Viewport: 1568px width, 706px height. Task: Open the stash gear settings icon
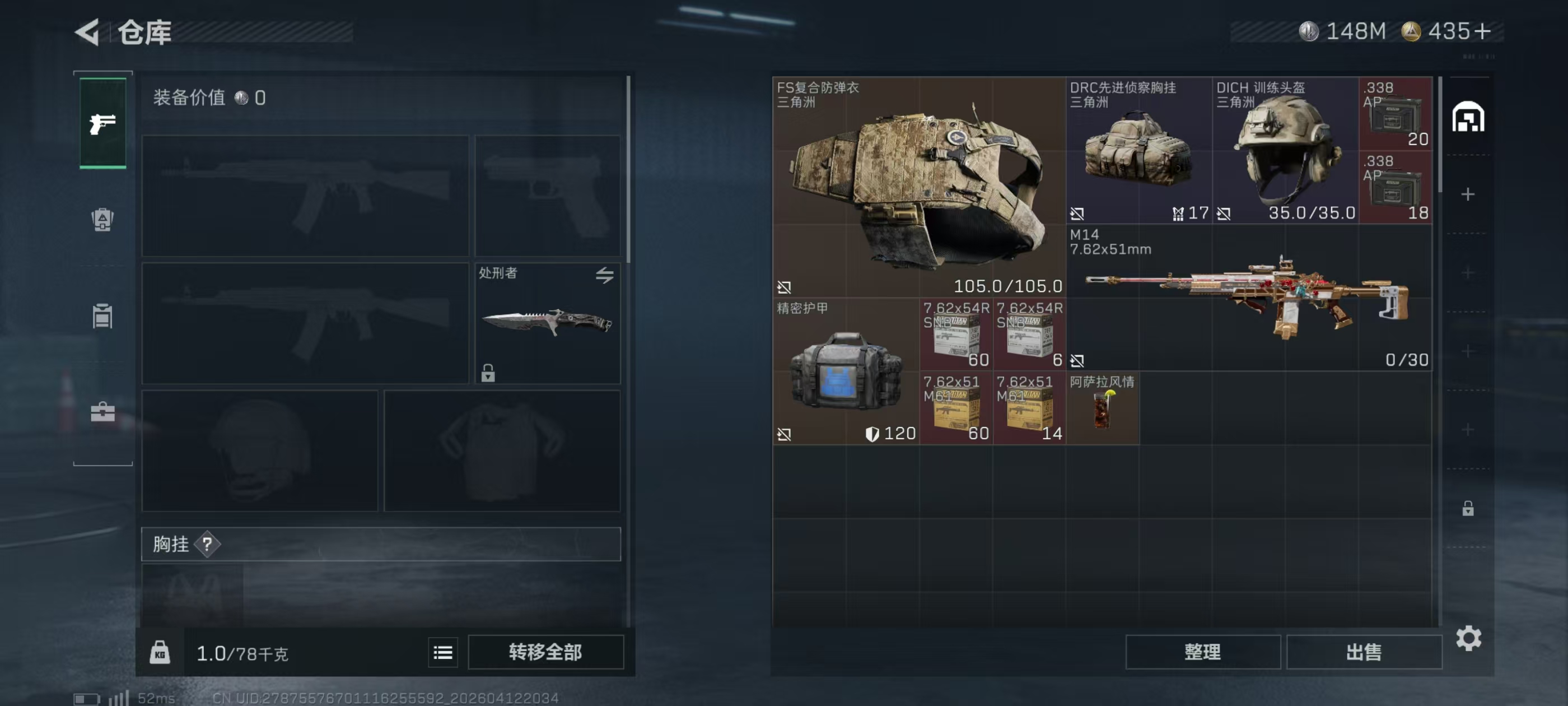point(1468,638)
